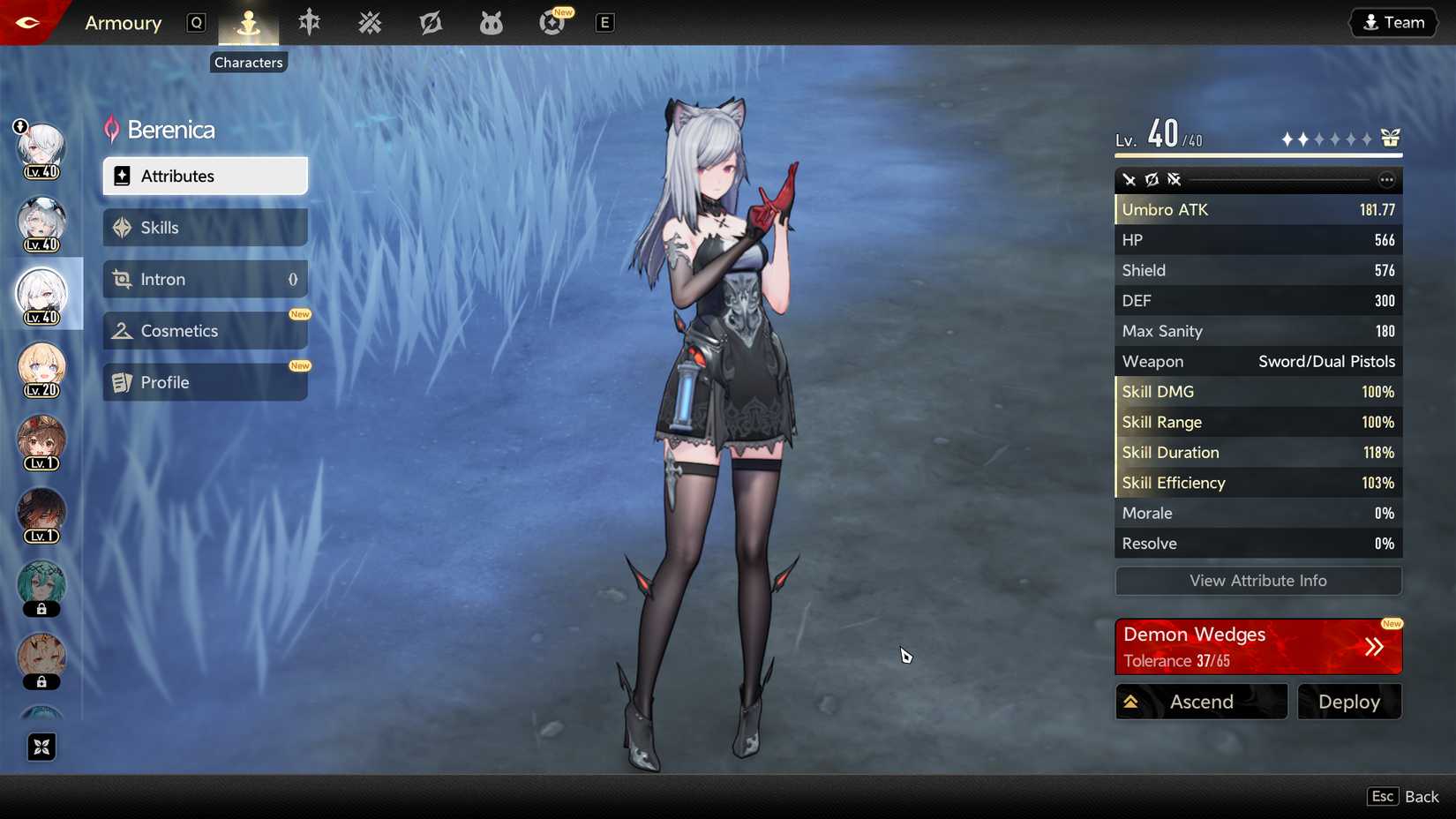Click the compass-like emblem icon in the Armoury bar
The height and width of the screenshot is (819, 1456).
point(431,22)
